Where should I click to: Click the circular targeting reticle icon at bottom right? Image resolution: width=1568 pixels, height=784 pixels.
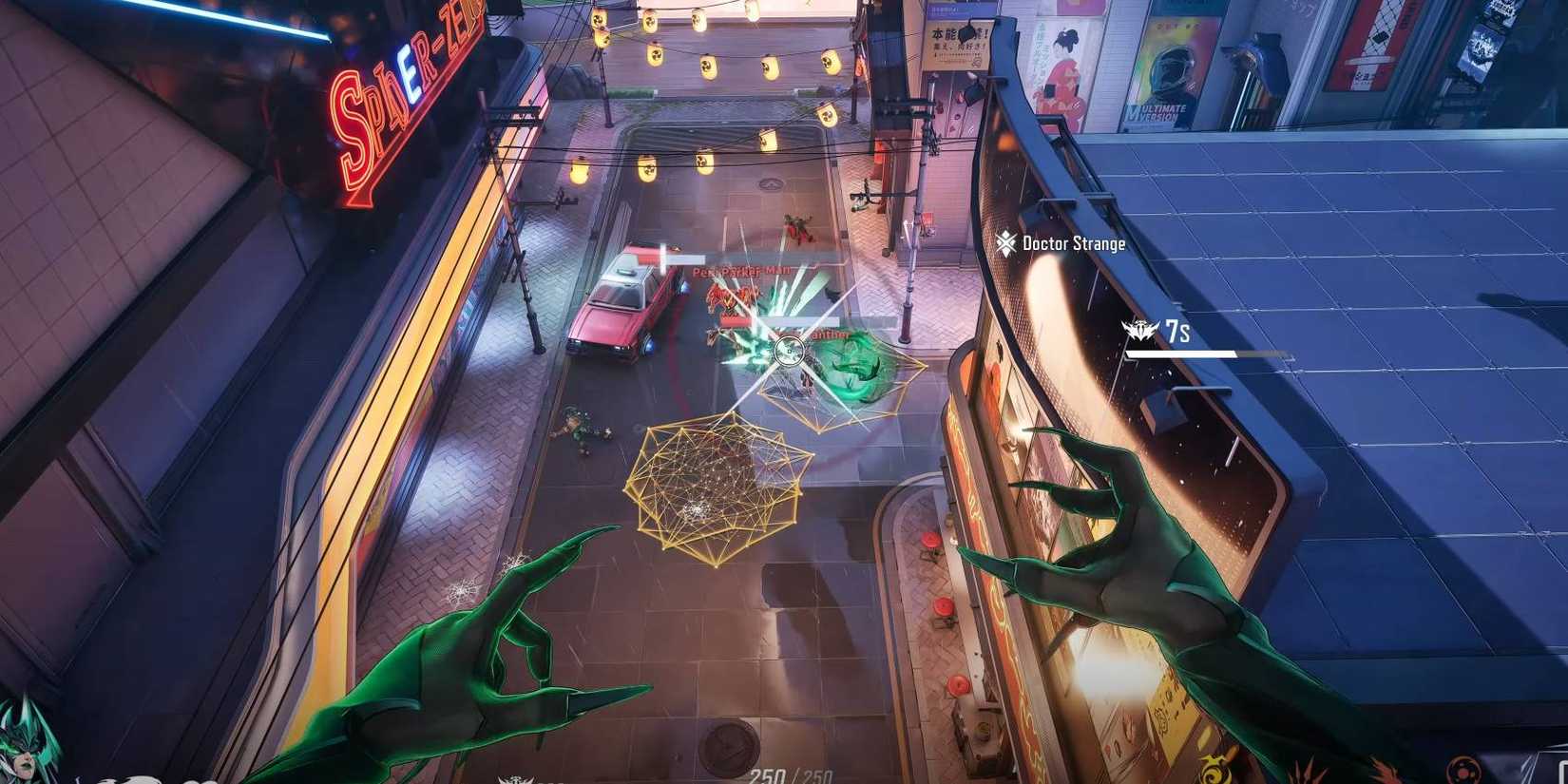coord(1463,770)
